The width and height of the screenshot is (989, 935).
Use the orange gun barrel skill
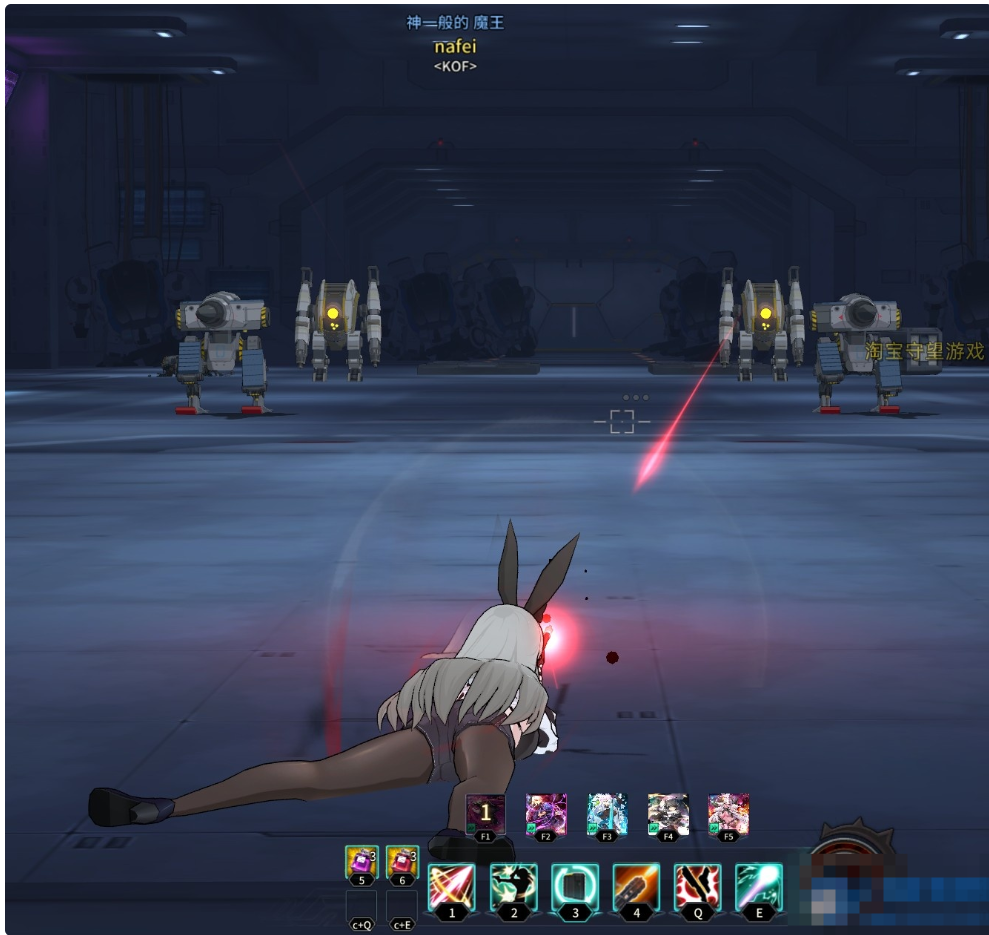click(x=637, y=887)
